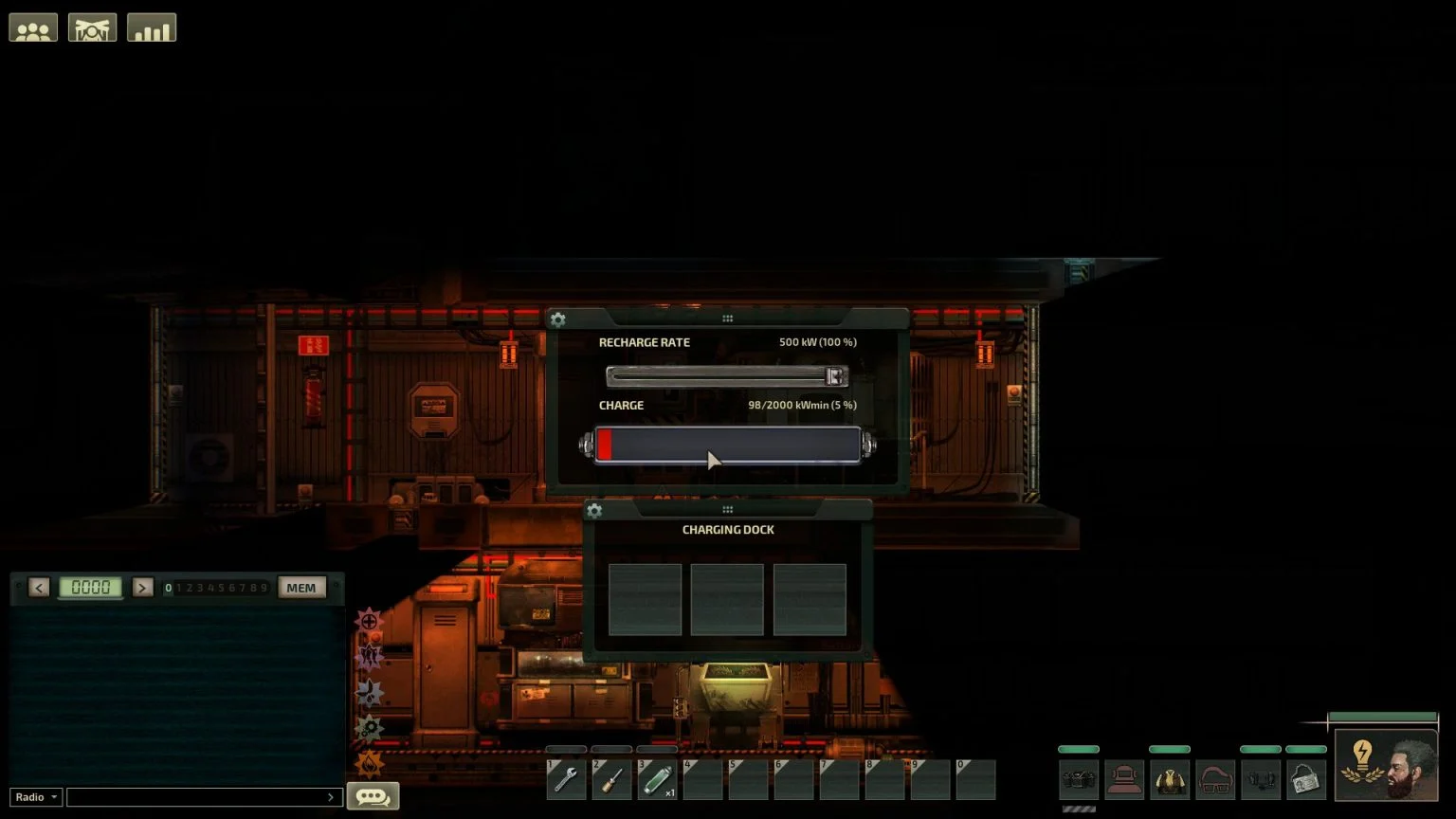Open the crew list panel icon
Image resolution: width=1456 pixels, height=819 pixels.
tap(32, 27)
